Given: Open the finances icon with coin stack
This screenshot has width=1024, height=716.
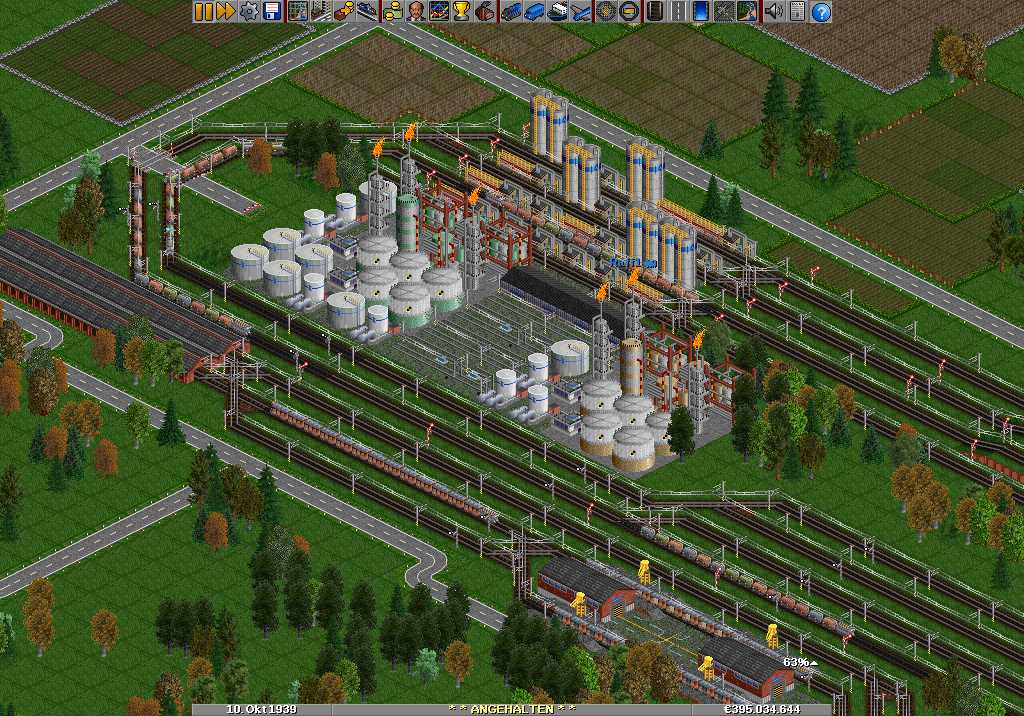Looking at the screenshot, I should click(394, 12).
